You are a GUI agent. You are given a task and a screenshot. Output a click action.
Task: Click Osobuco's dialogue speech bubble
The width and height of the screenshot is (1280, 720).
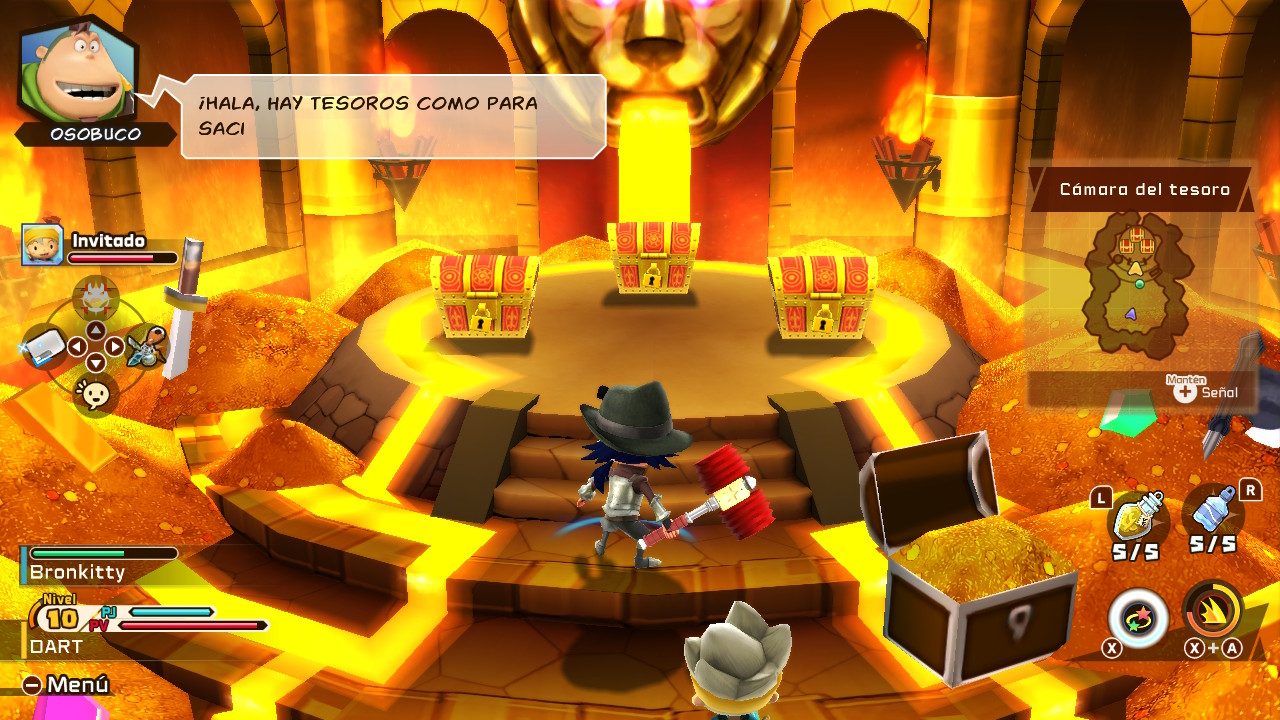[x=393, y=116]
